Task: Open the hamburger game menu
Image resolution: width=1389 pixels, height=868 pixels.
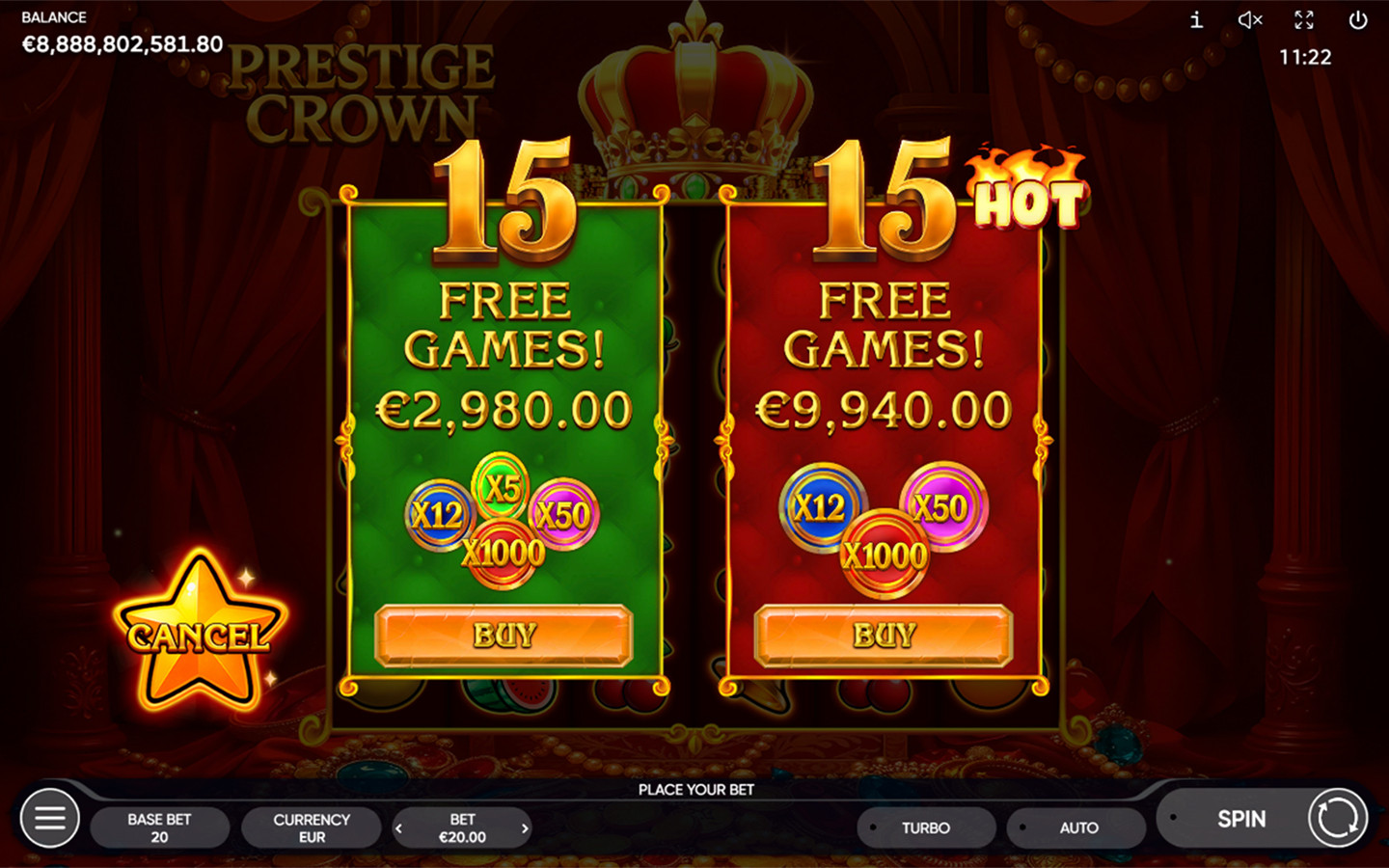Action: 49,819
